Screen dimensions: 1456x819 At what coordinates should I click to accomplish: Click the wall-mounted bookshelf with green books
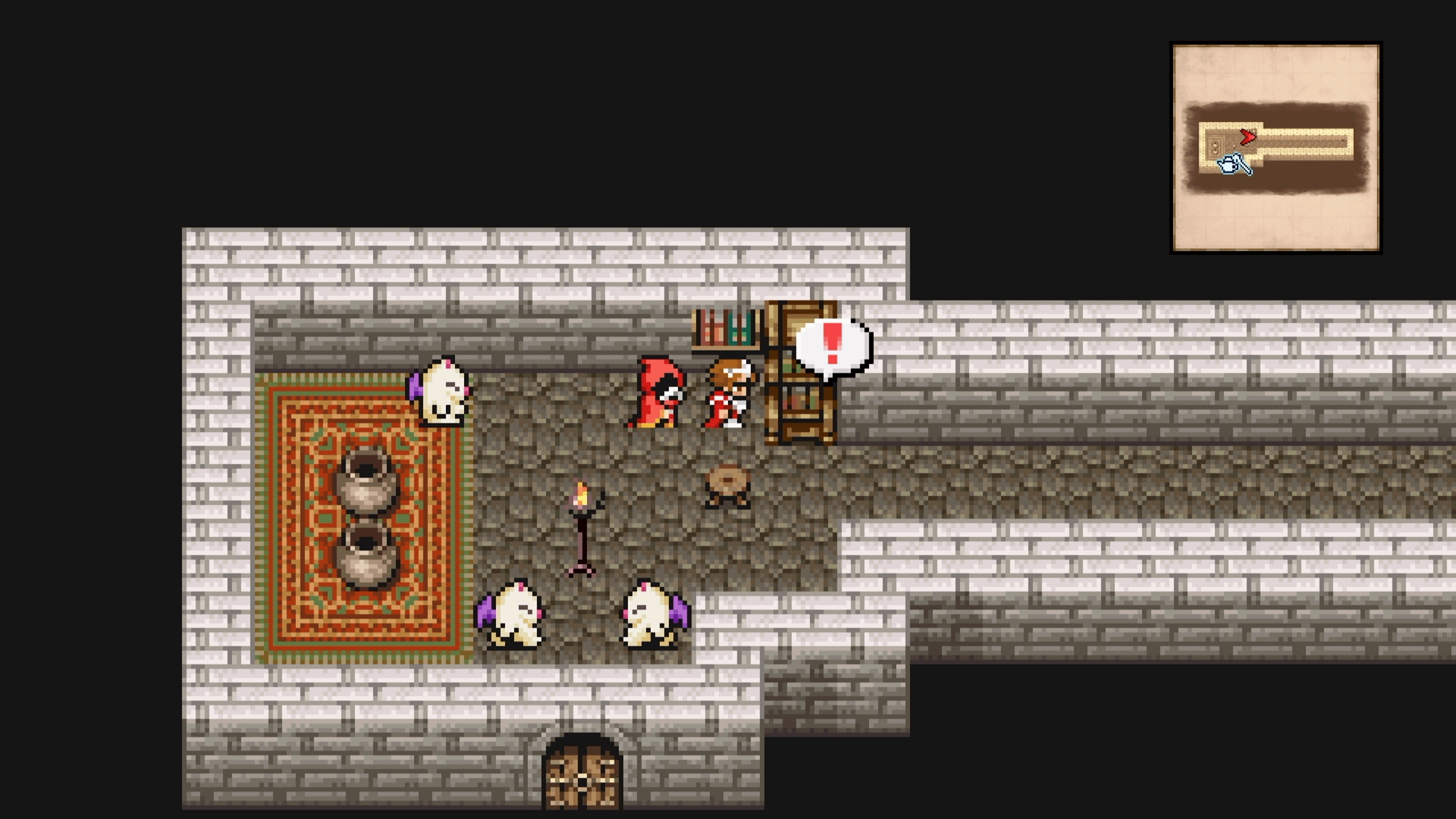(726, 328)
